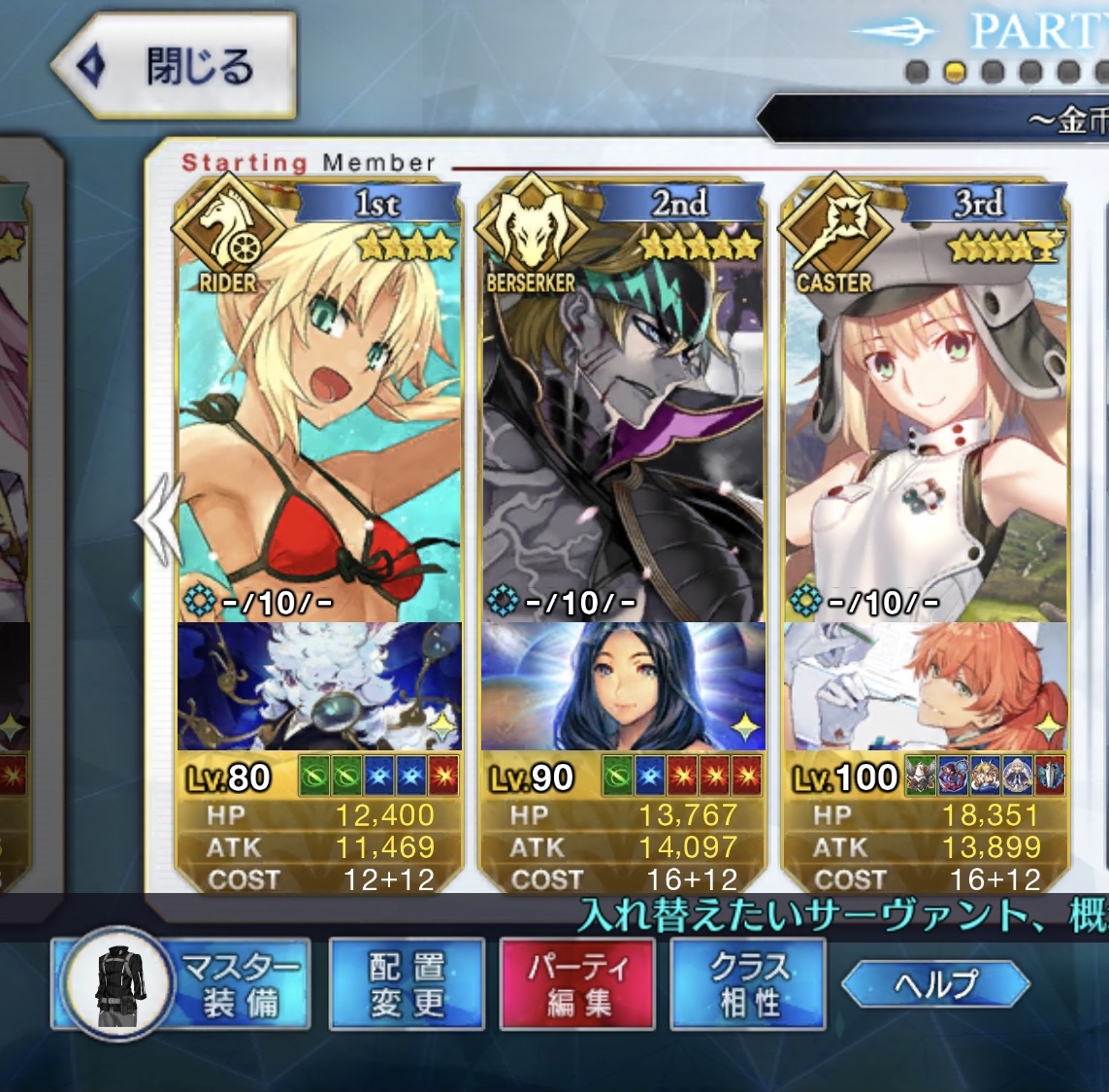This screenshot has height=1092, width=1109.
Task: Pick the dark-haired woman craft essence
Action: (623, 686)
